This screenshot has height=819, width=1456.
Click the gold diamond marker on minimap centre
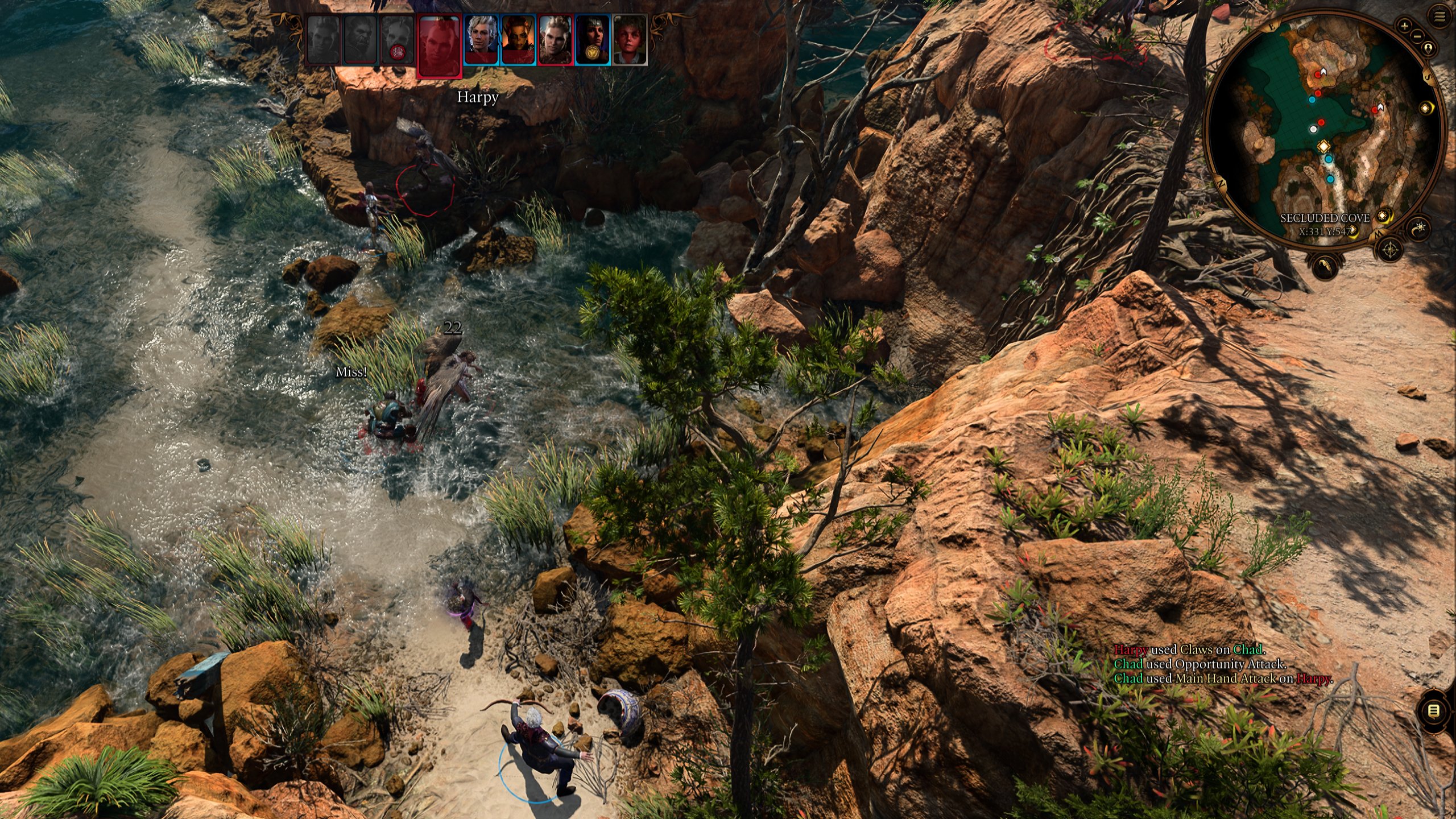1323,146
